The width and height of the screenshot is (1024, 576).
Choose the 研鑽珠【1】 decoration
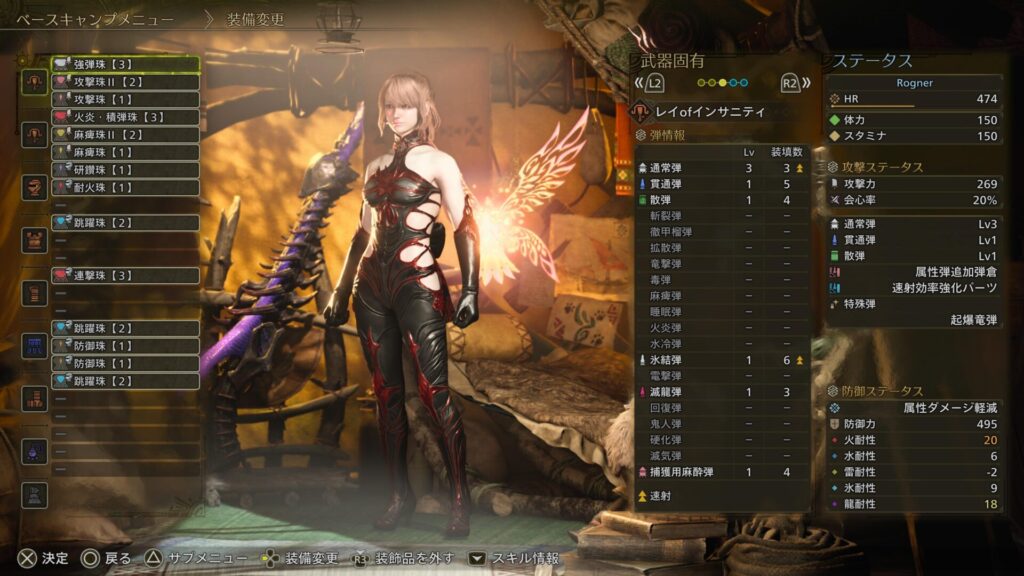click(125, 170)
